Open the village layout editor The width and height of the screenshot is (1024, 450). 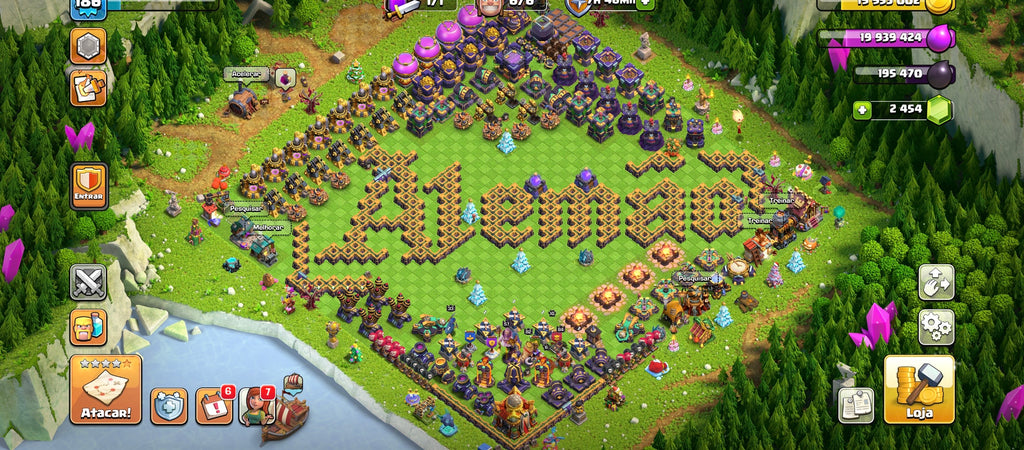pyautogui.click(x=936, y=282)
